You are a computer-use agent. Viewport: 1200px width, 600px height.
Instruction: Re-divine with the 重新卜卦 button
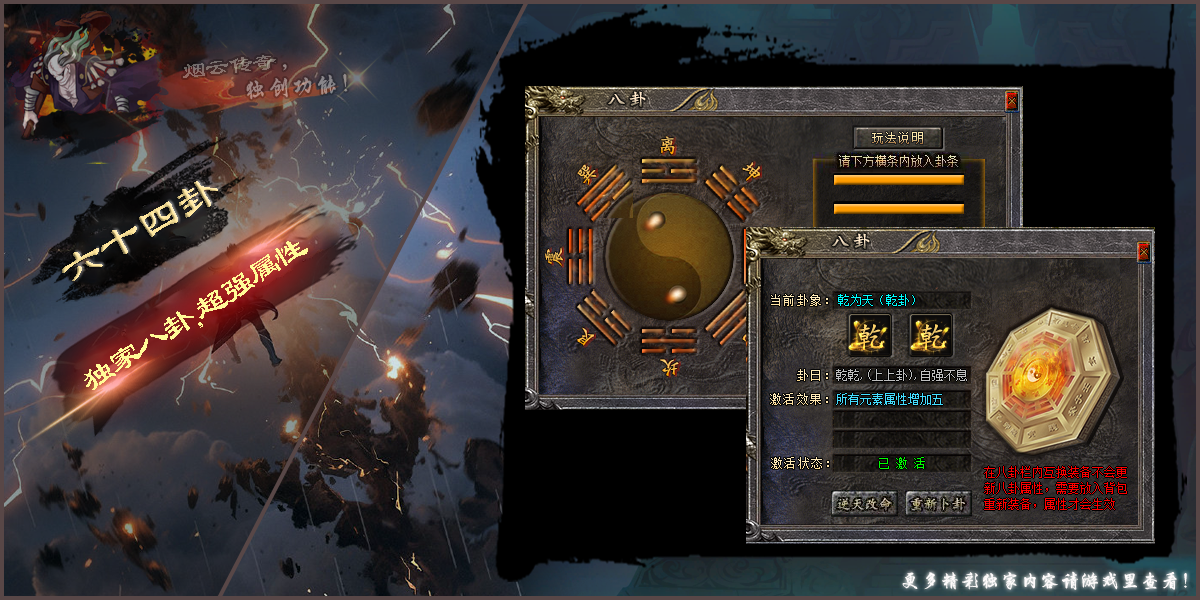(938, 503)
